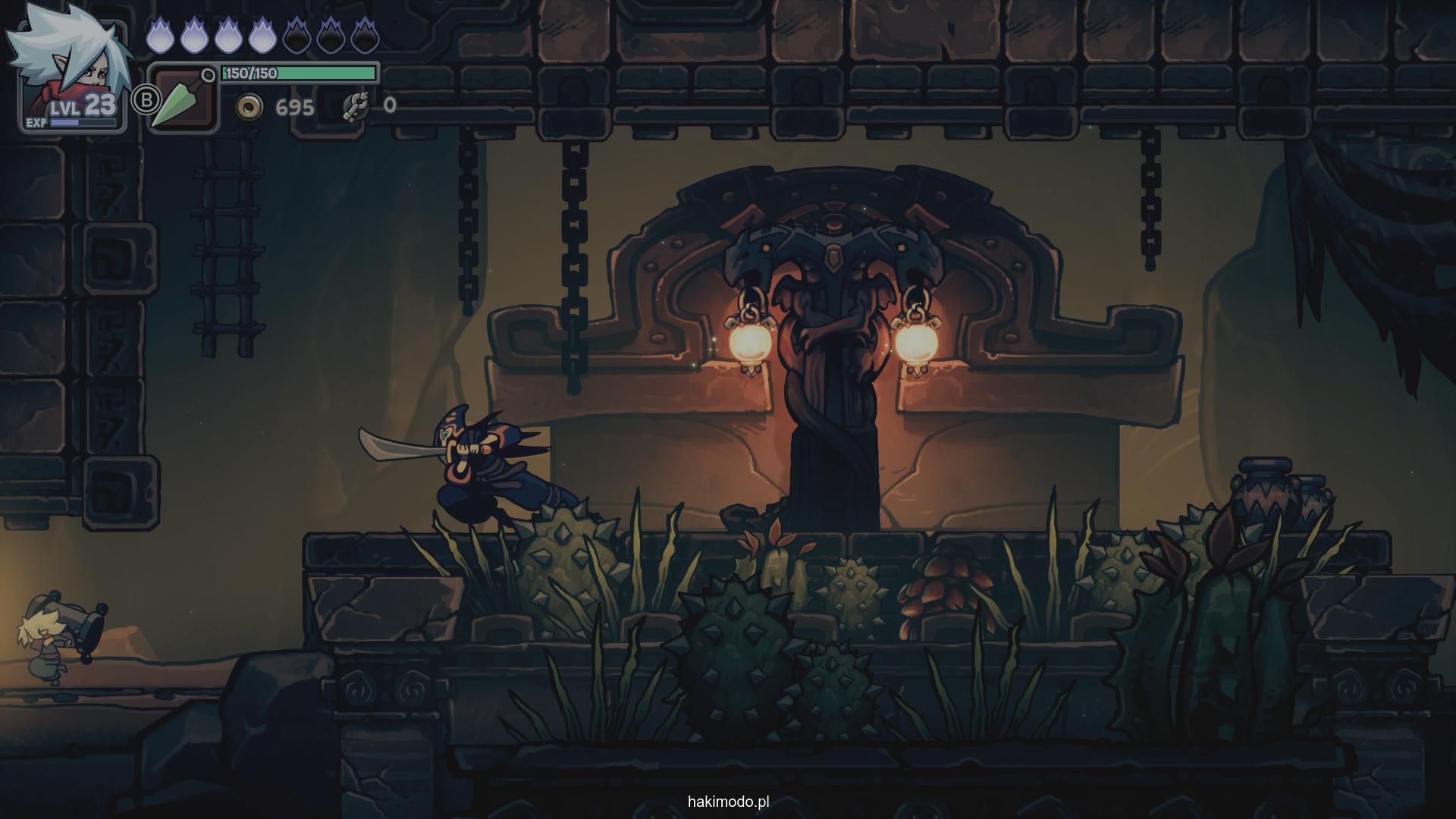
Task: Click the chain link counter icon
Action: click(354, 106)
